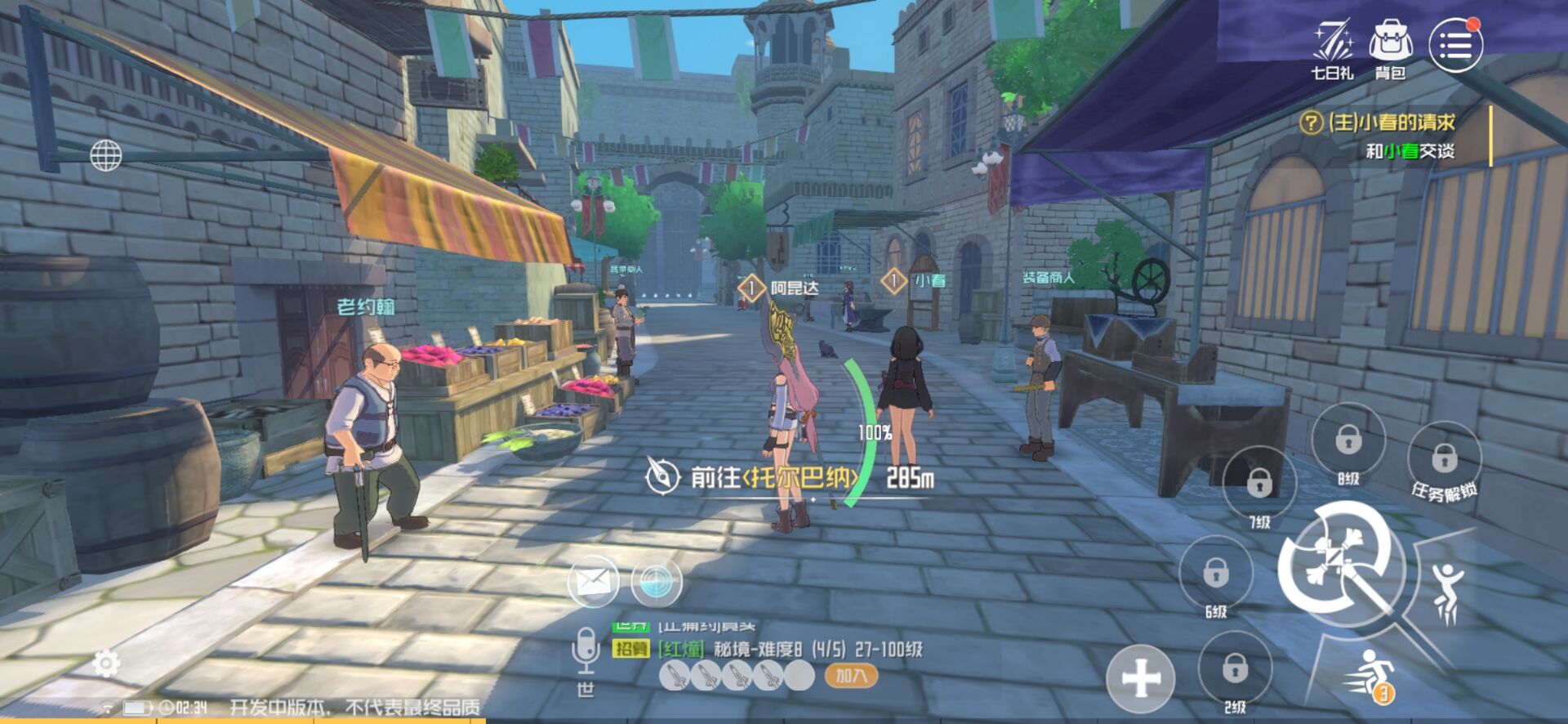This screenshot has width=1568, height=724.
Task: Tap the plus button near skill slots
Action: [1141, 677]
